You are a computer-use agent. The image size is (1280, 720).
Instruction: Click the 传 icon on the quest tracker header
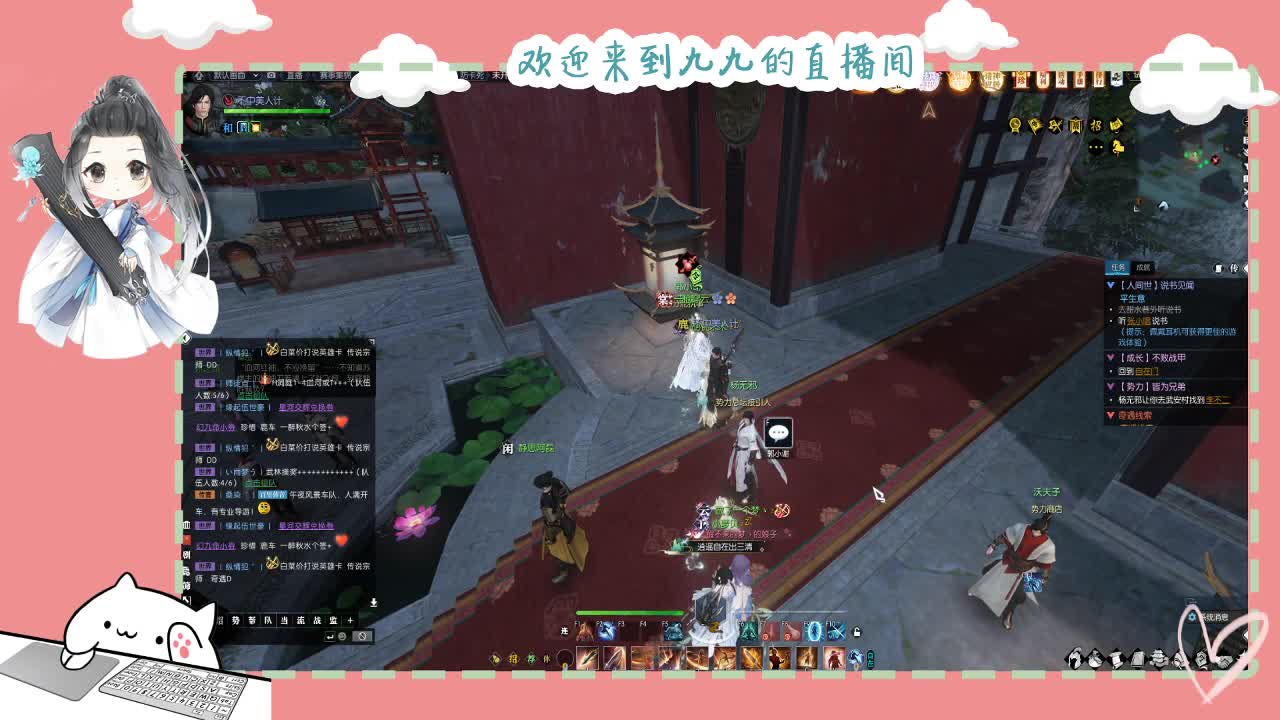tap(1233, 268)
